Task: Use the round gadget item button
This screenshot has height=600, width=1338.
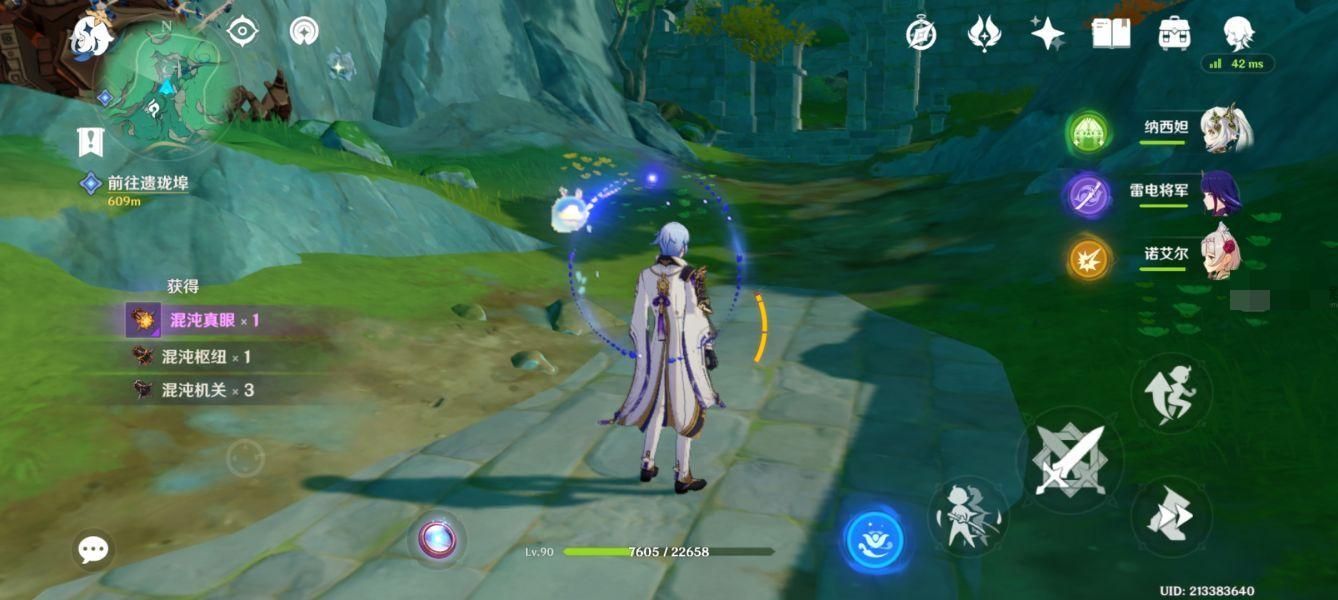Action: click(437, 540)
